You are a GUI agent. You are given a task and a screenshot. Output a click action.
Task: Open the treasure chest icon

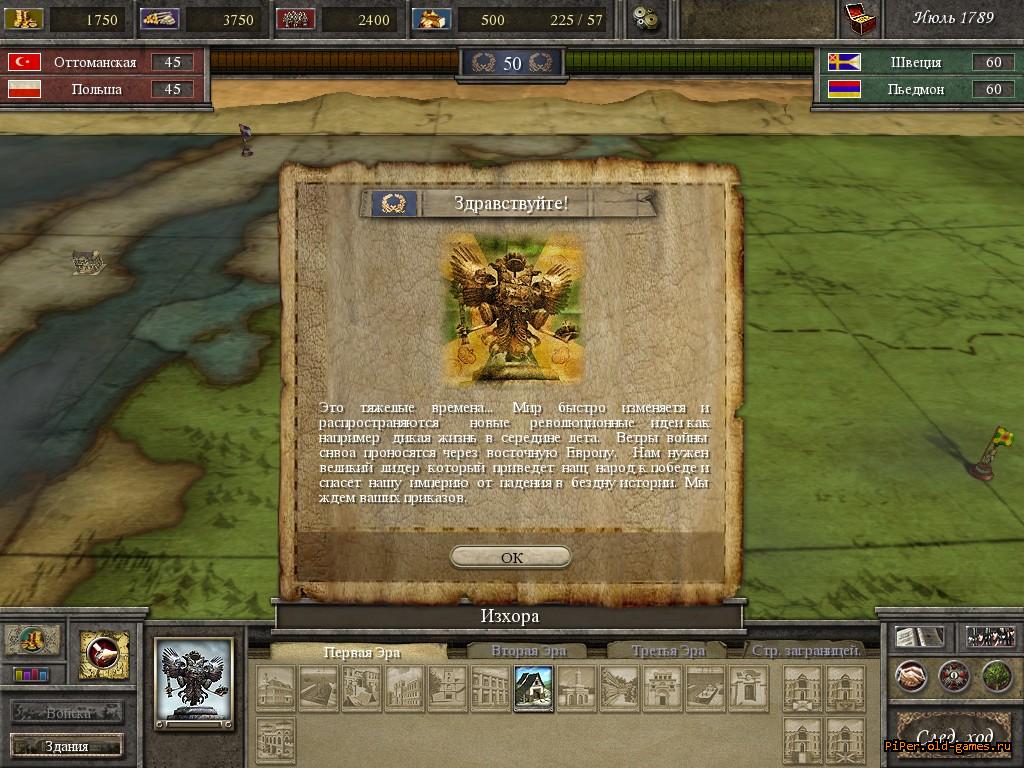click(859, 18)
